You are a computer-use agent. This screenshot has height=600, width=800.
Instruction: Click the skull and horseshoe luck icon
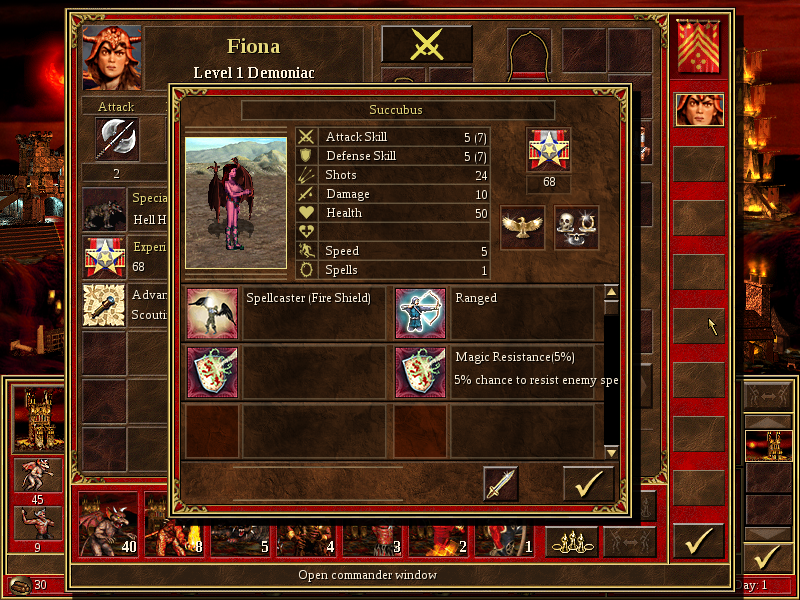(576, 227)
